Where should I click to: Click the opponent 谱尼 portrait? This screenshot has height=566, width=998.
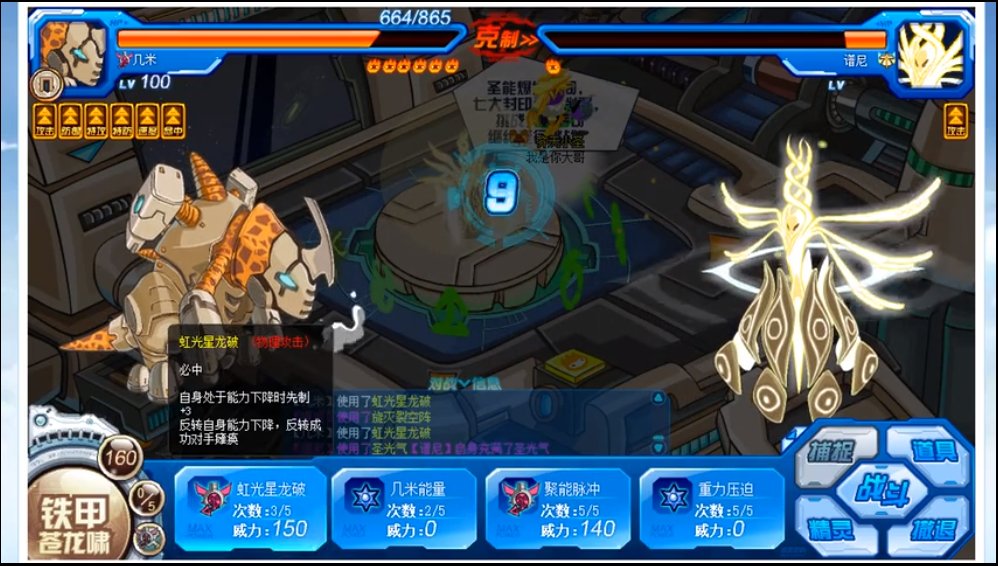point(929,53)
